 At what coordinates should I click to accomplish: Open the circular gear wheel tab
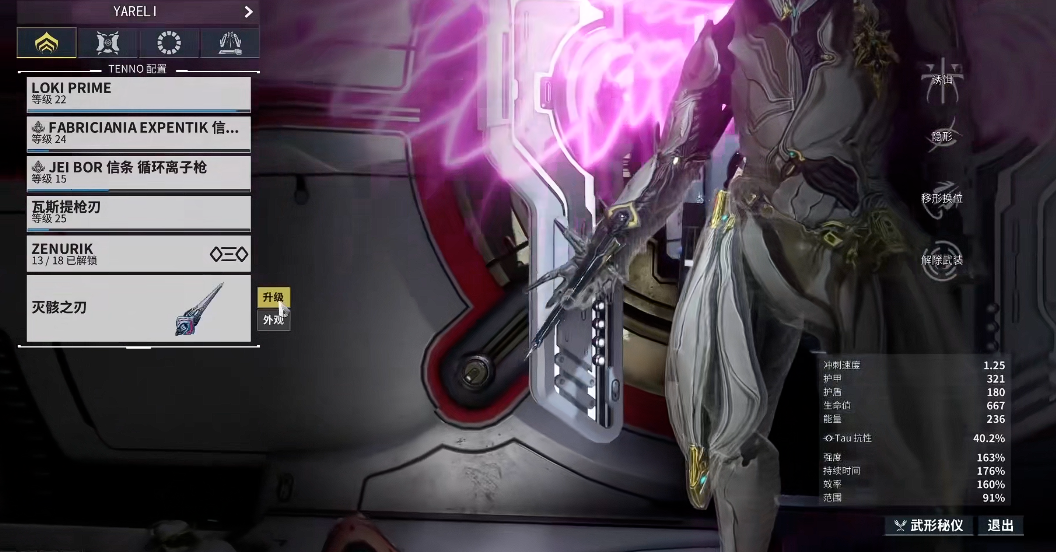click(x=169, y=43)
